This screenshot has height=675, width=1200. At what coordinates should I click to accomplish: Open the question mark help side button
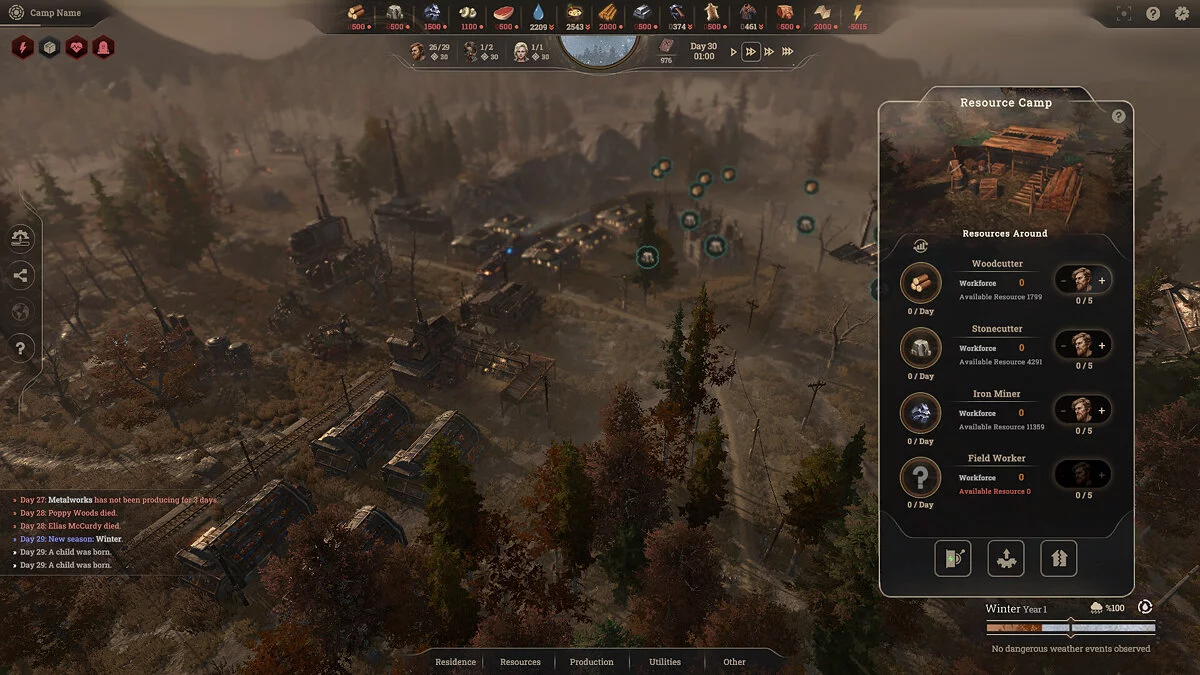click(x=20, y=348)
